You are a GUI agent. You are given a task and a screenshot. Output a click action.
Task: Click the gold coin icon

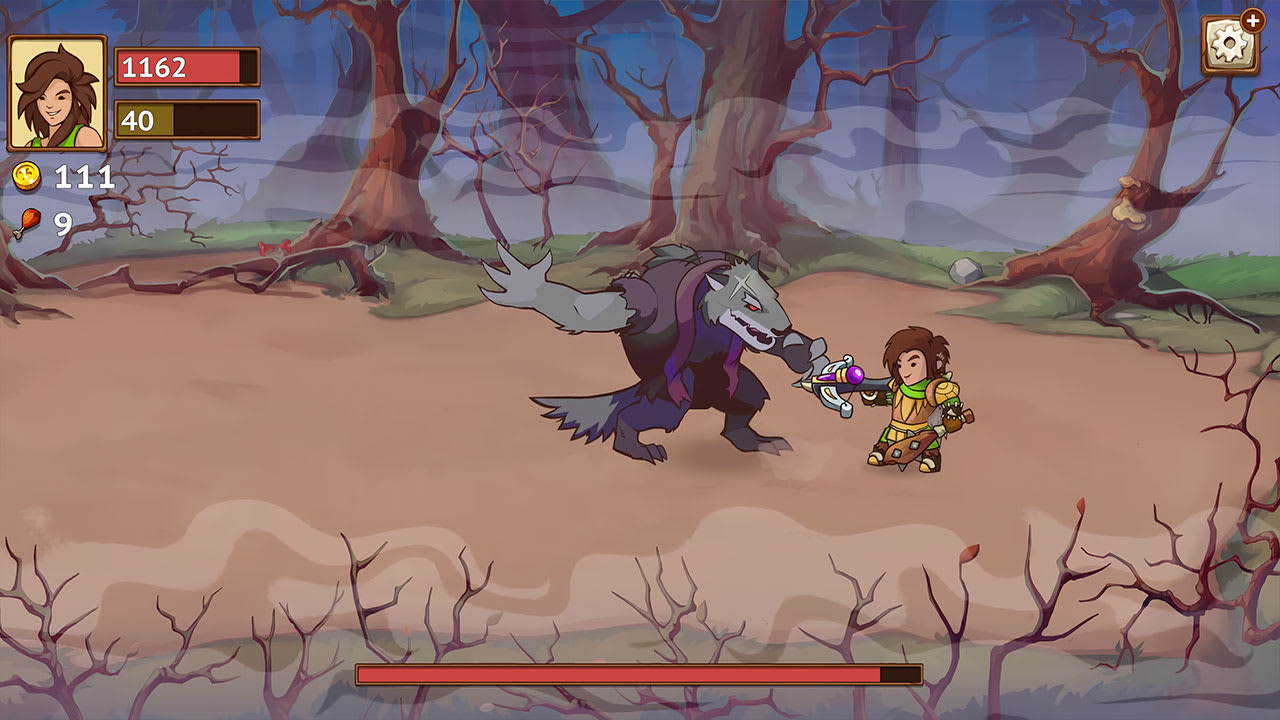pyautogui.click(x=26, y=178)
